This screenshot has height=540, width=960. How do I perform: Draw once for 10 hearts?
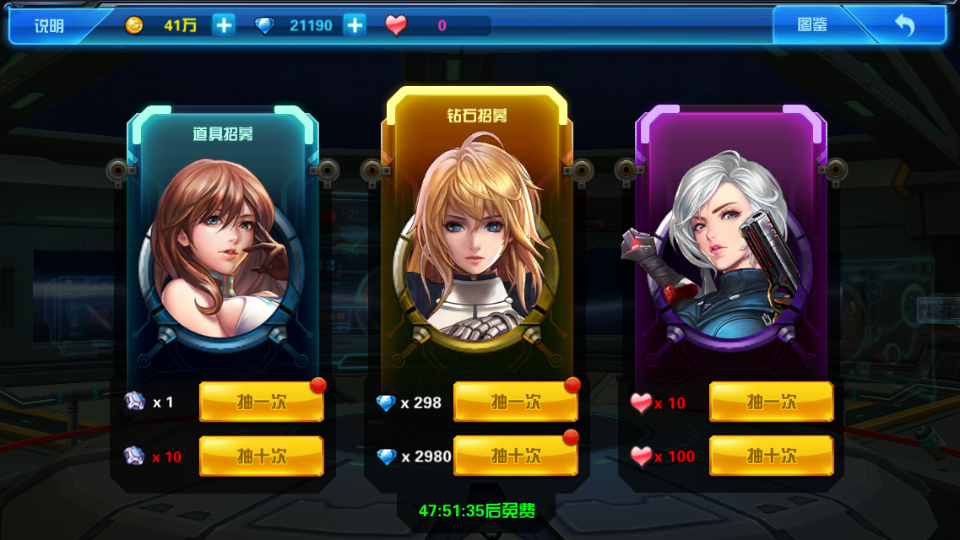tap(771, 402)
